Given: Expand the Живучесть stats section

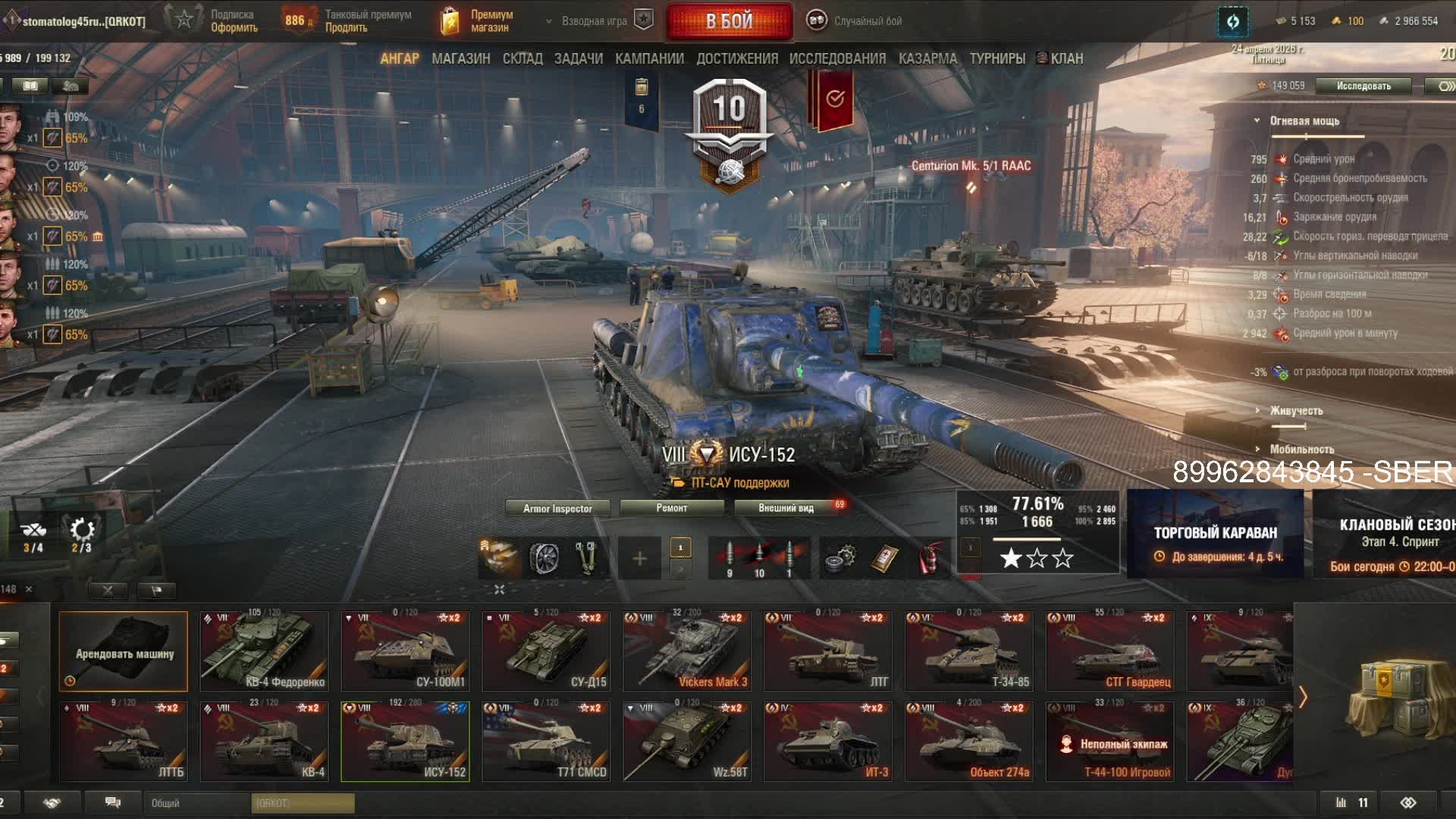Looking at the screenshot, I should 1296,411.
